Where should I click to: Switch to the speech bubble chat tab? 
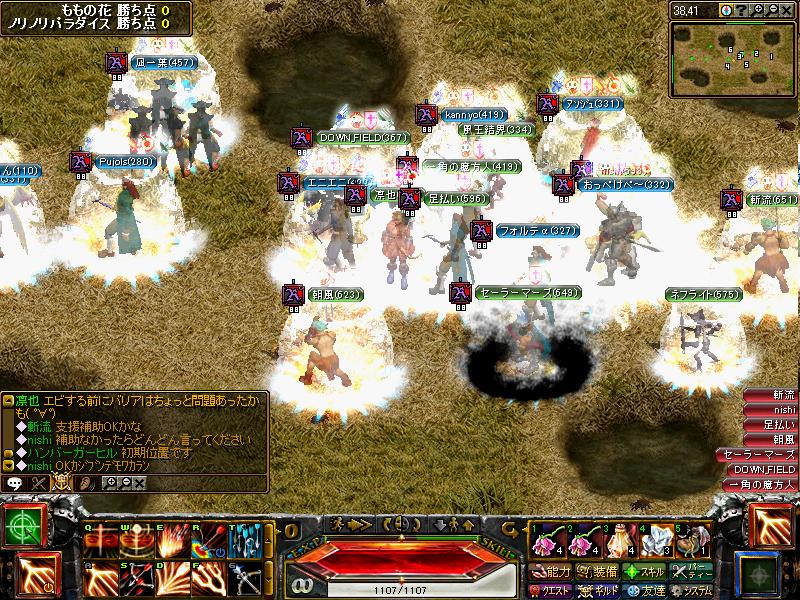tap(15, 482)
